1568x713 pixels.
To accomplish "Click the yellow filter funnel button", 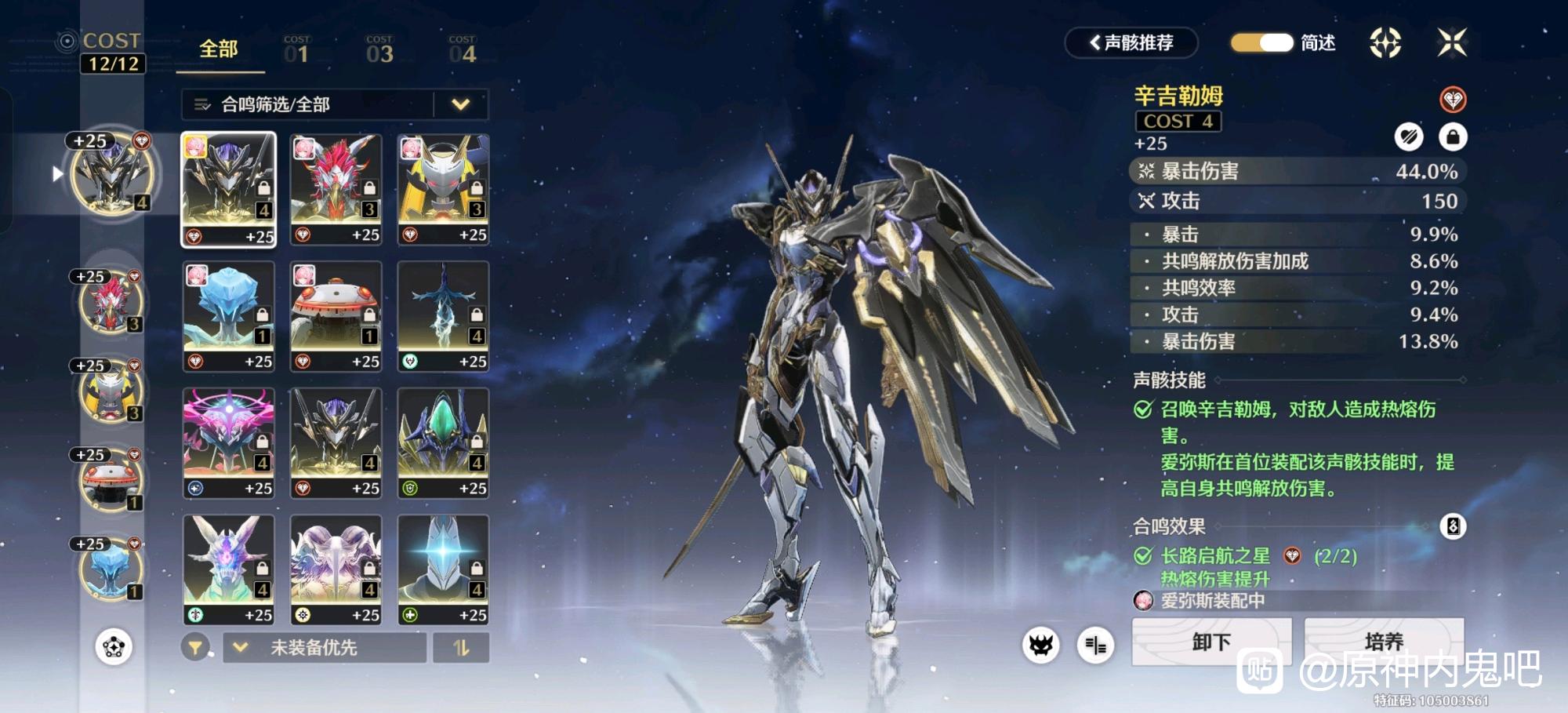I will 195,648.
